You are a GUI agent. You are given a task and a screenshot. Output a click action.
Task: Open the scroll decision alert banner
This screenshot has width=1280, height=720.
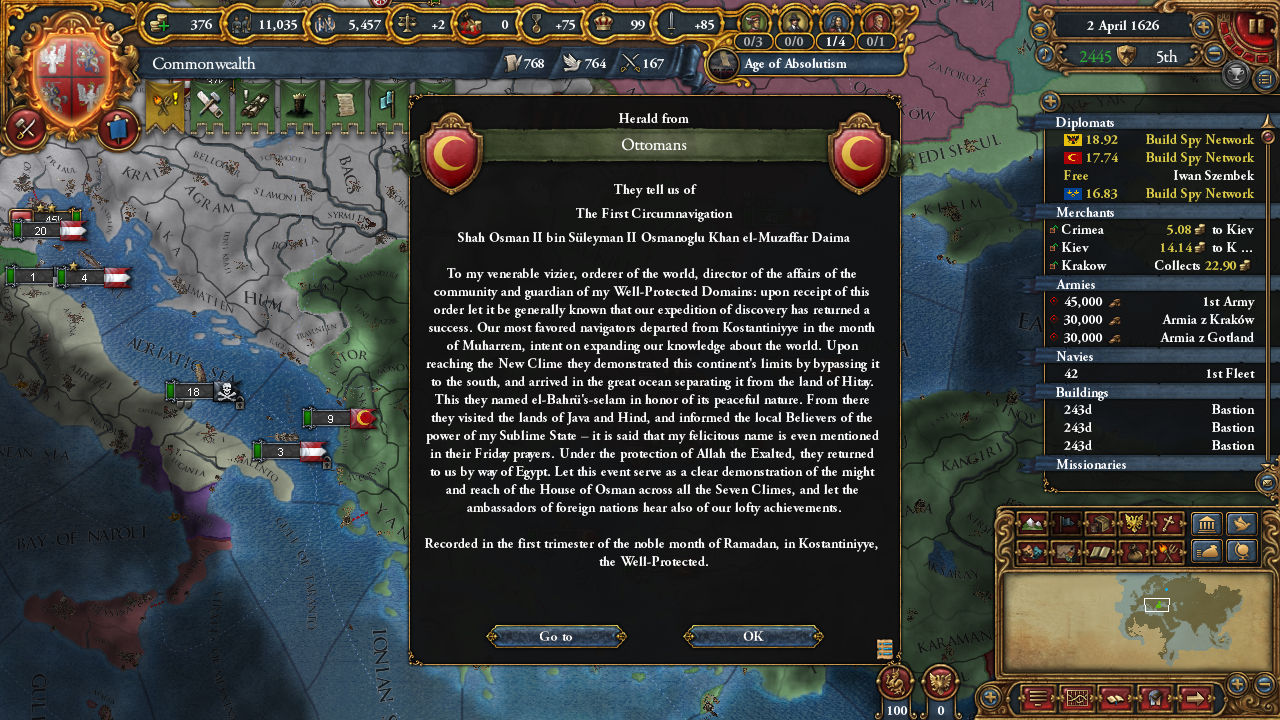(x=346, y=105)
